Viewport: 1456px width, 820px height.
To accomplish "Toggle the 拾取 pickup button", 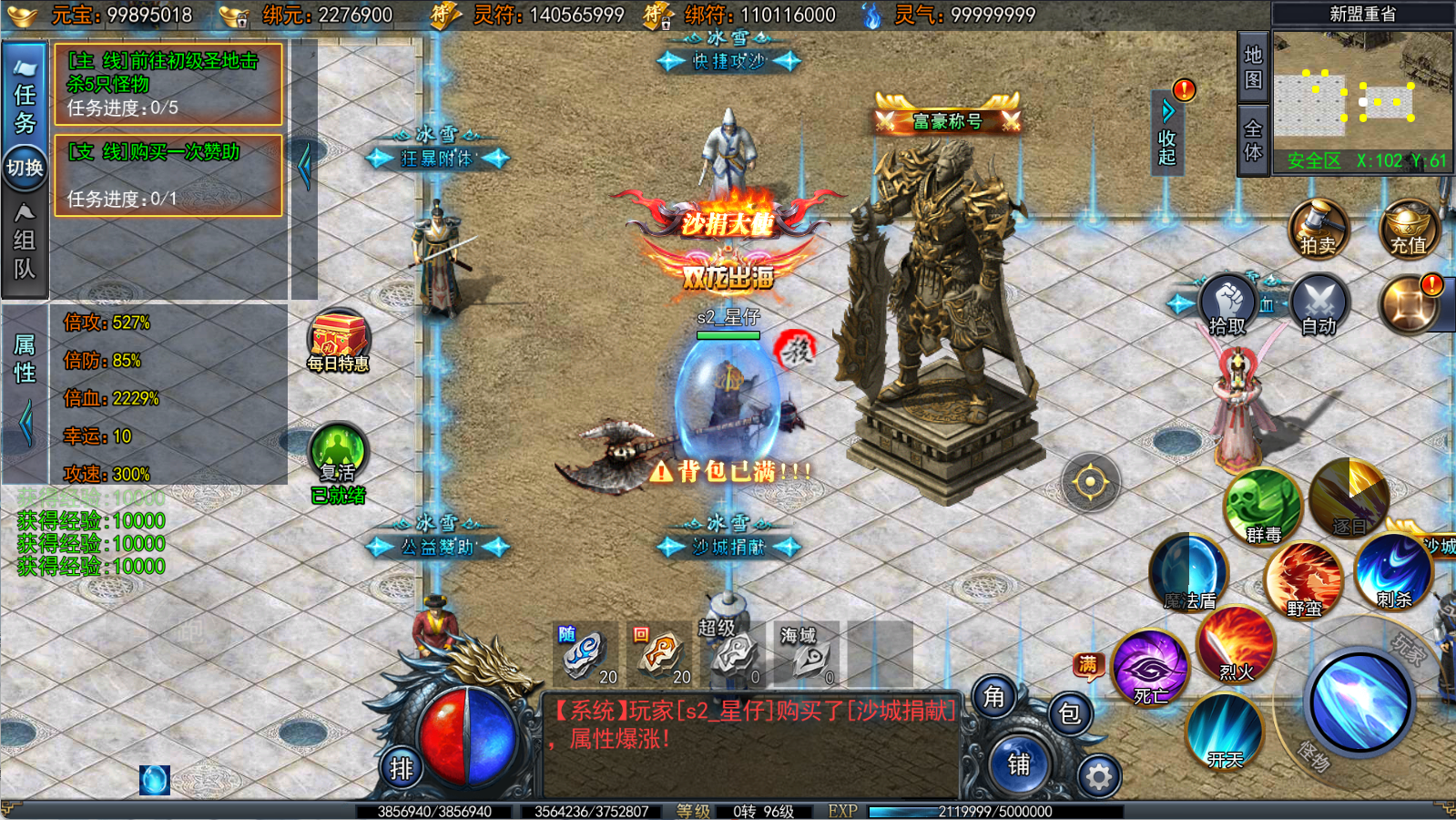I will click(1227, 304).
